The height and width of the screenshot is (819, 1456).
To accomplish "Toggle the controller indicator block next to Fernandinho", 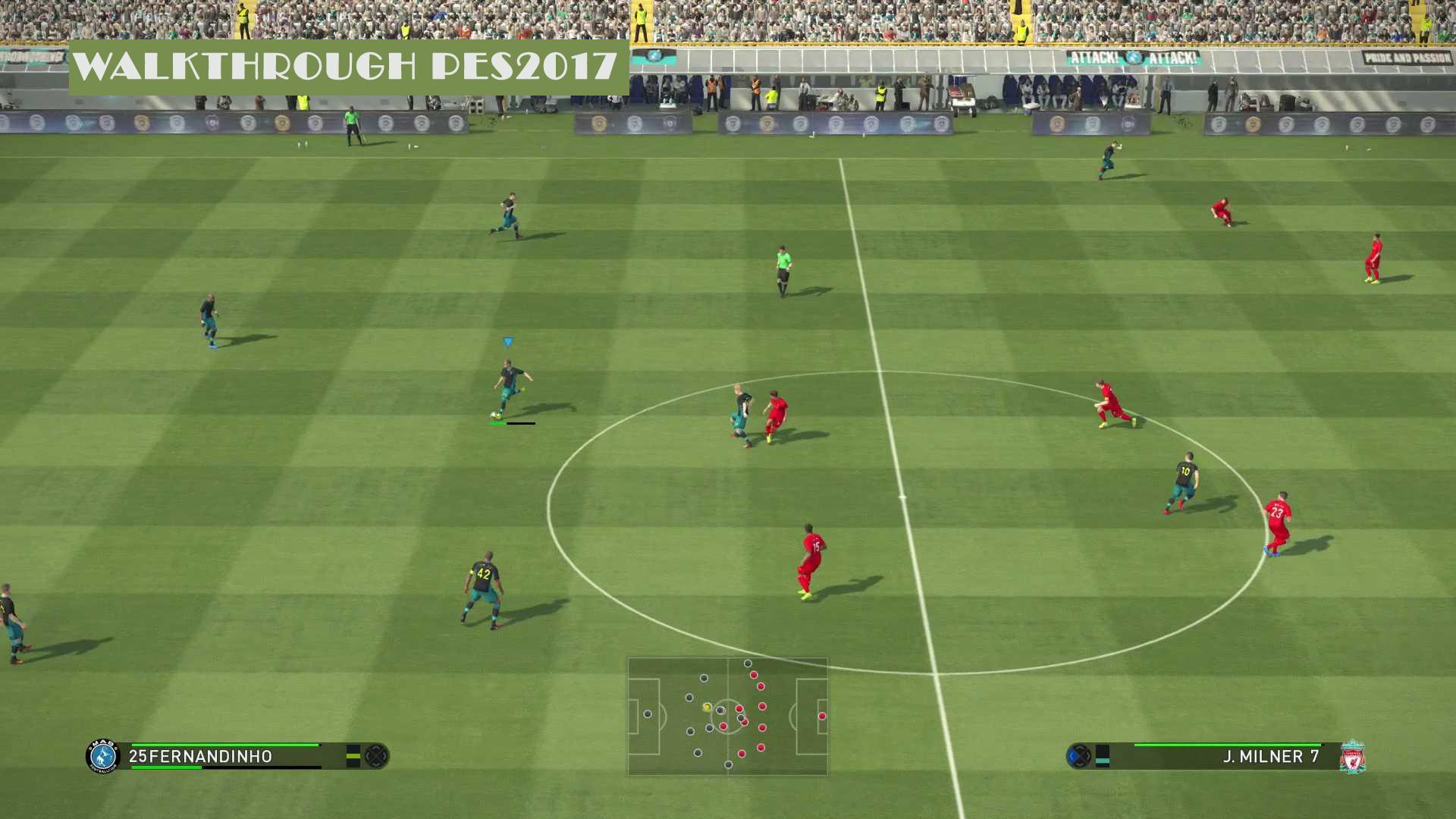I will point(354,756).
